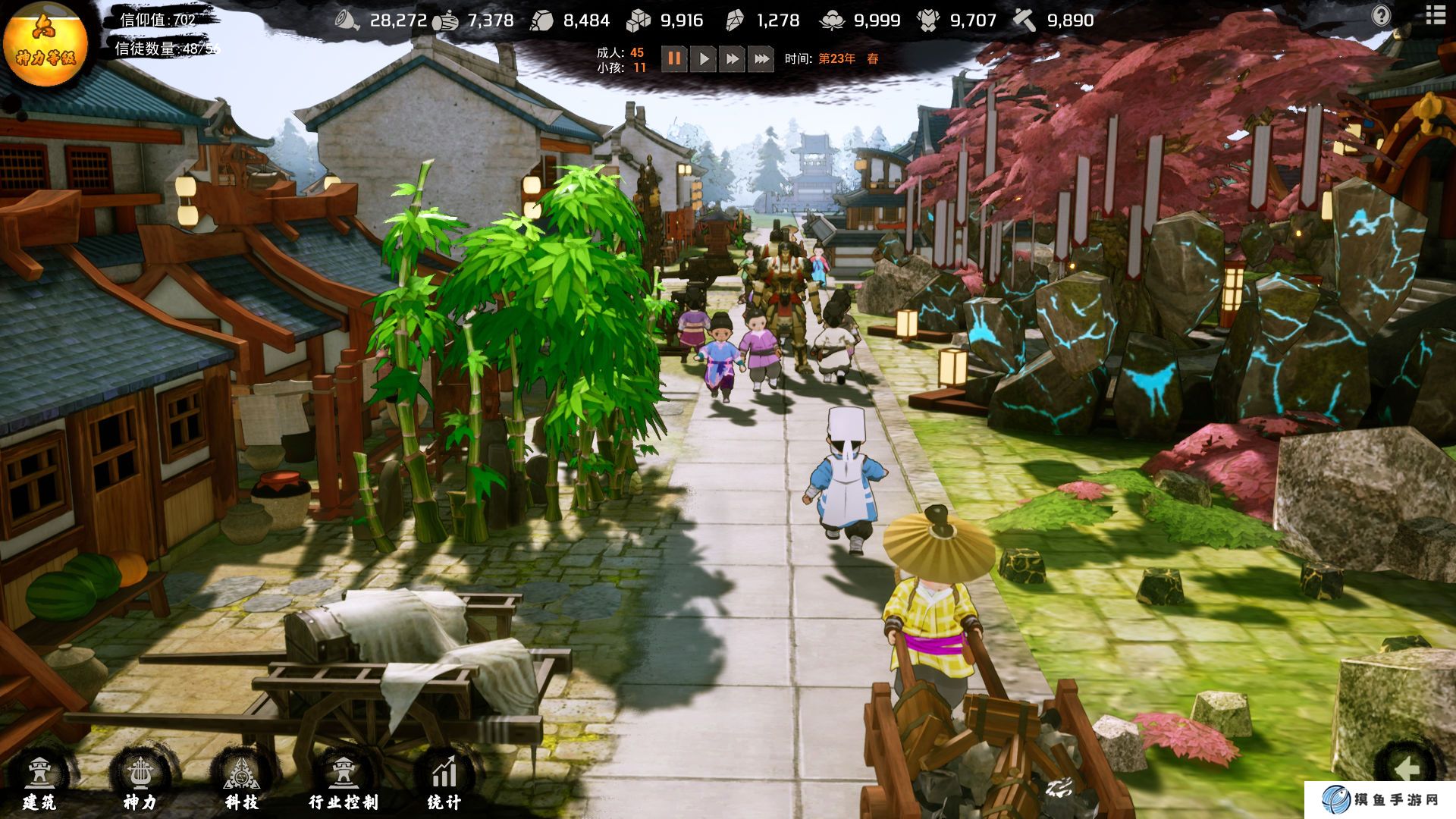Activate triple fast-forward speed
This screenshot has width=1456, height=819.
[x=761, y=58]
